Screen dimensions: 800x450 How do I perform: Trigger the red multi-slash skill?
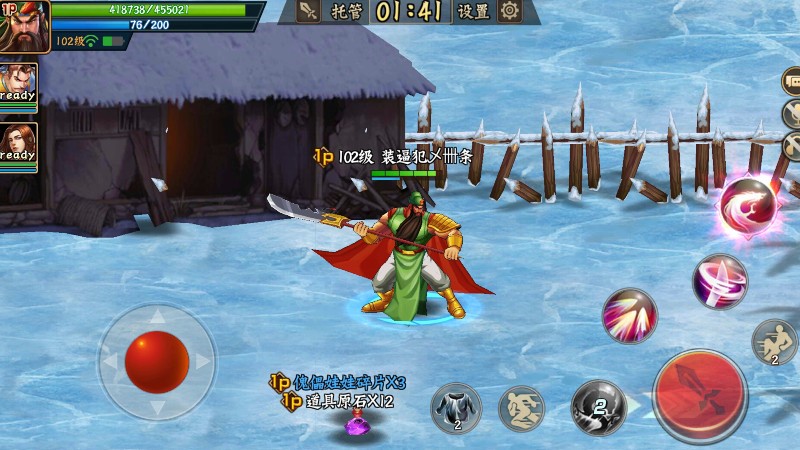coord(629,316)
